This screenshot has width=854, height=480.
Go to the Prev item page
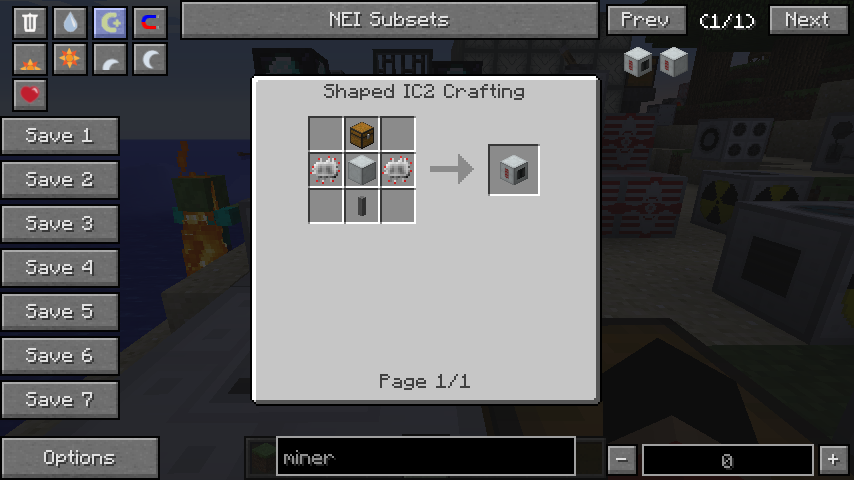[645, 20]
